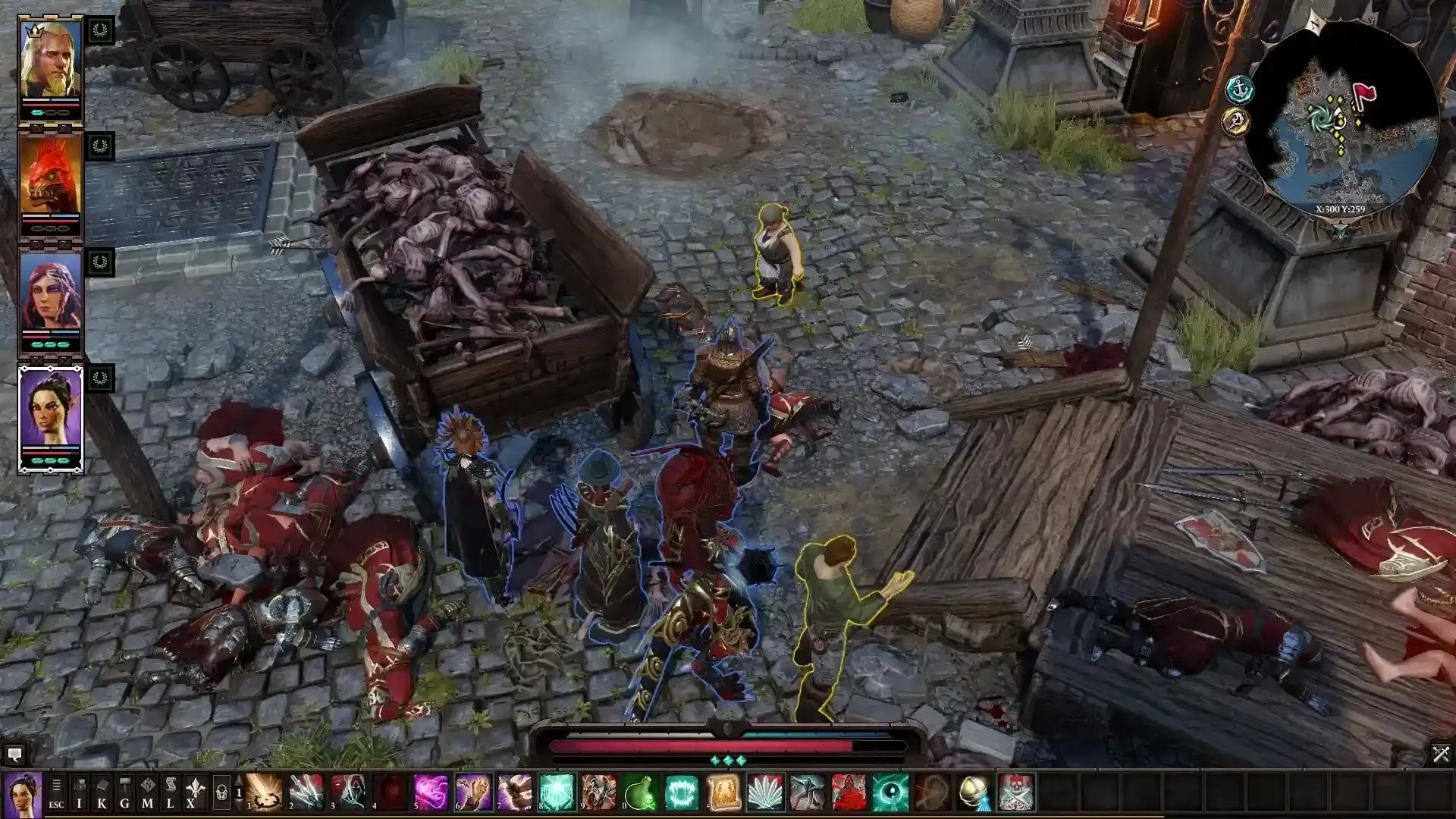Collapse the minimap using the arrow beneath it

(1340, 230)
